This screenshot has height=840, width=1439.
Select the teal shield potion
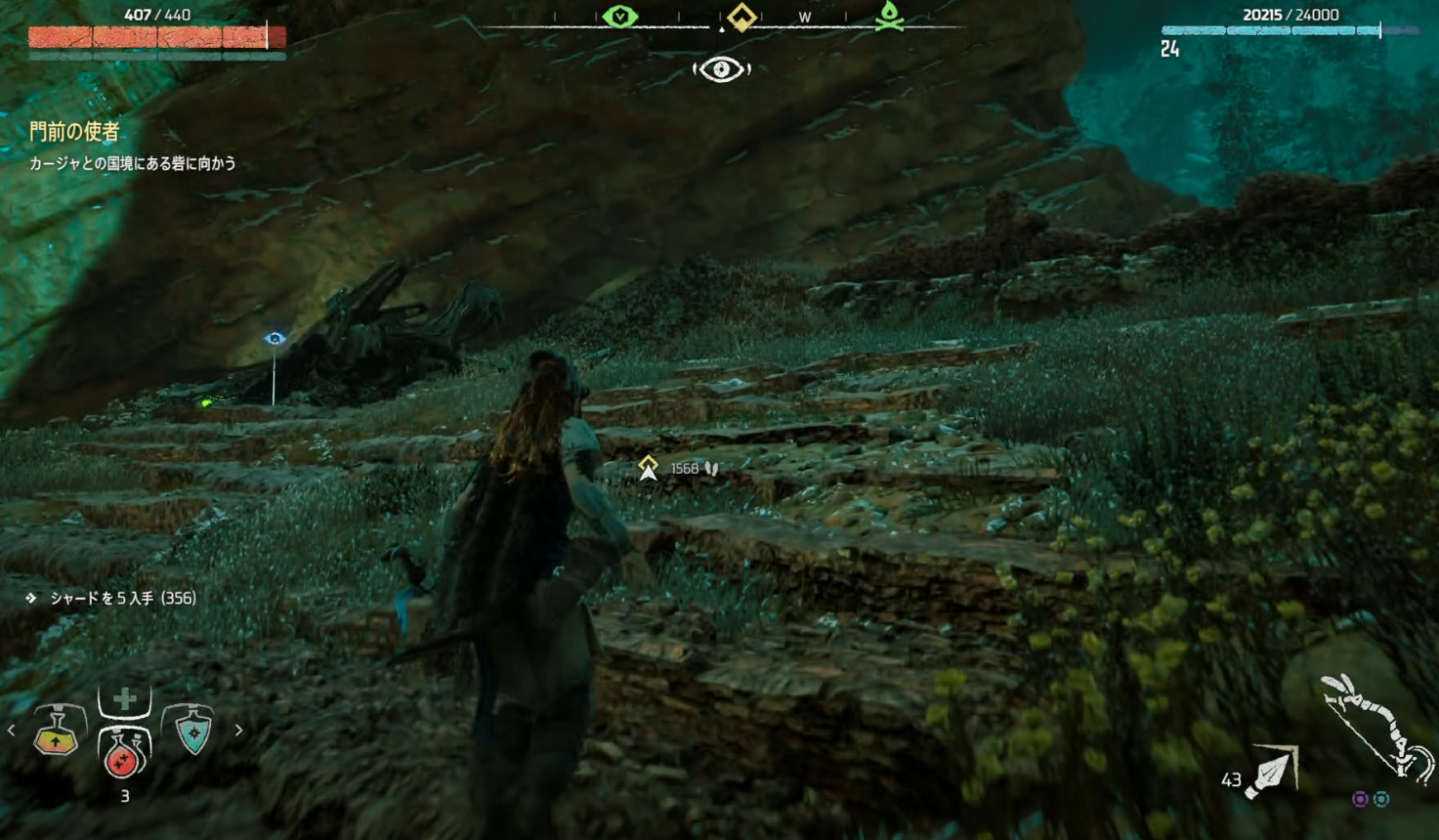pyautogui.click(x=193, y=731)
